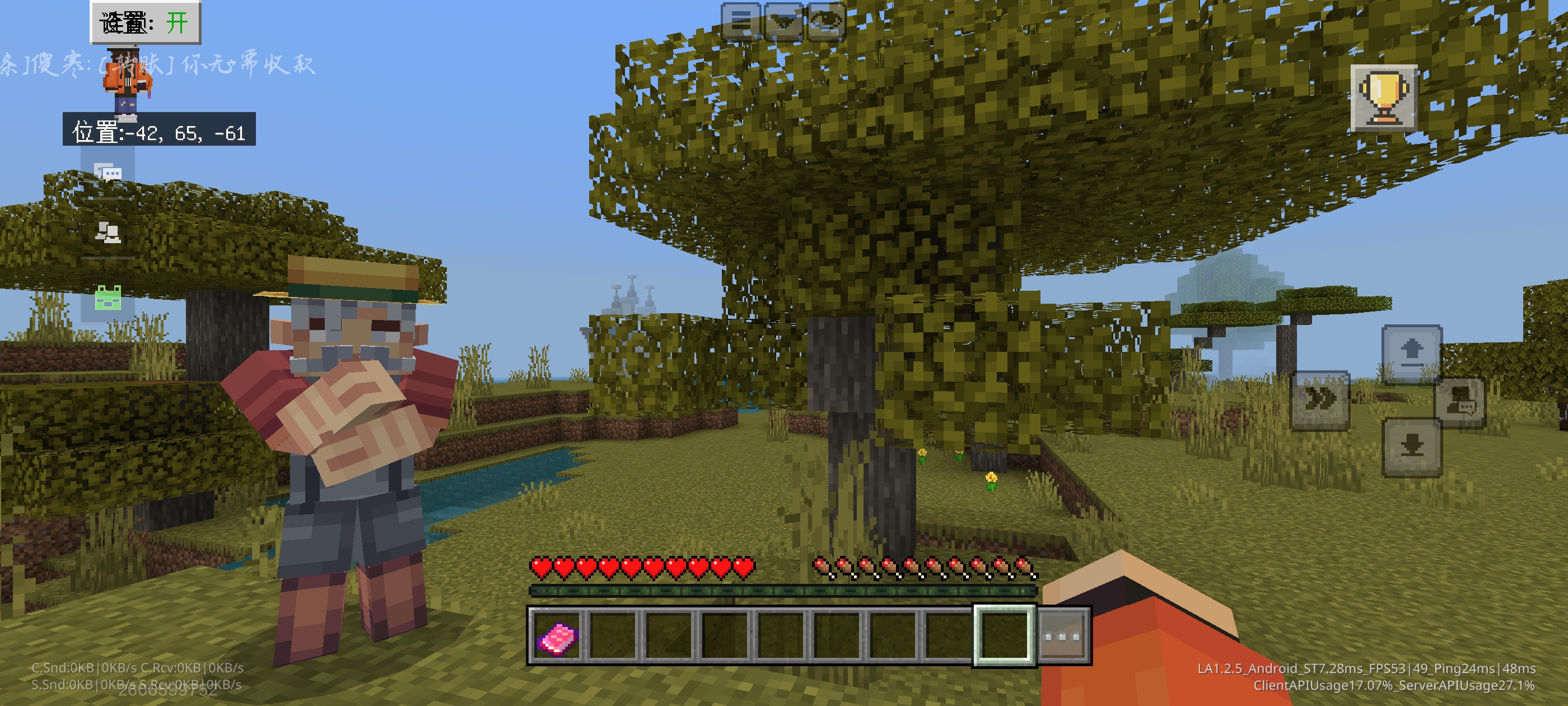Click the down-arrow dropdown button

pos(783,22)
